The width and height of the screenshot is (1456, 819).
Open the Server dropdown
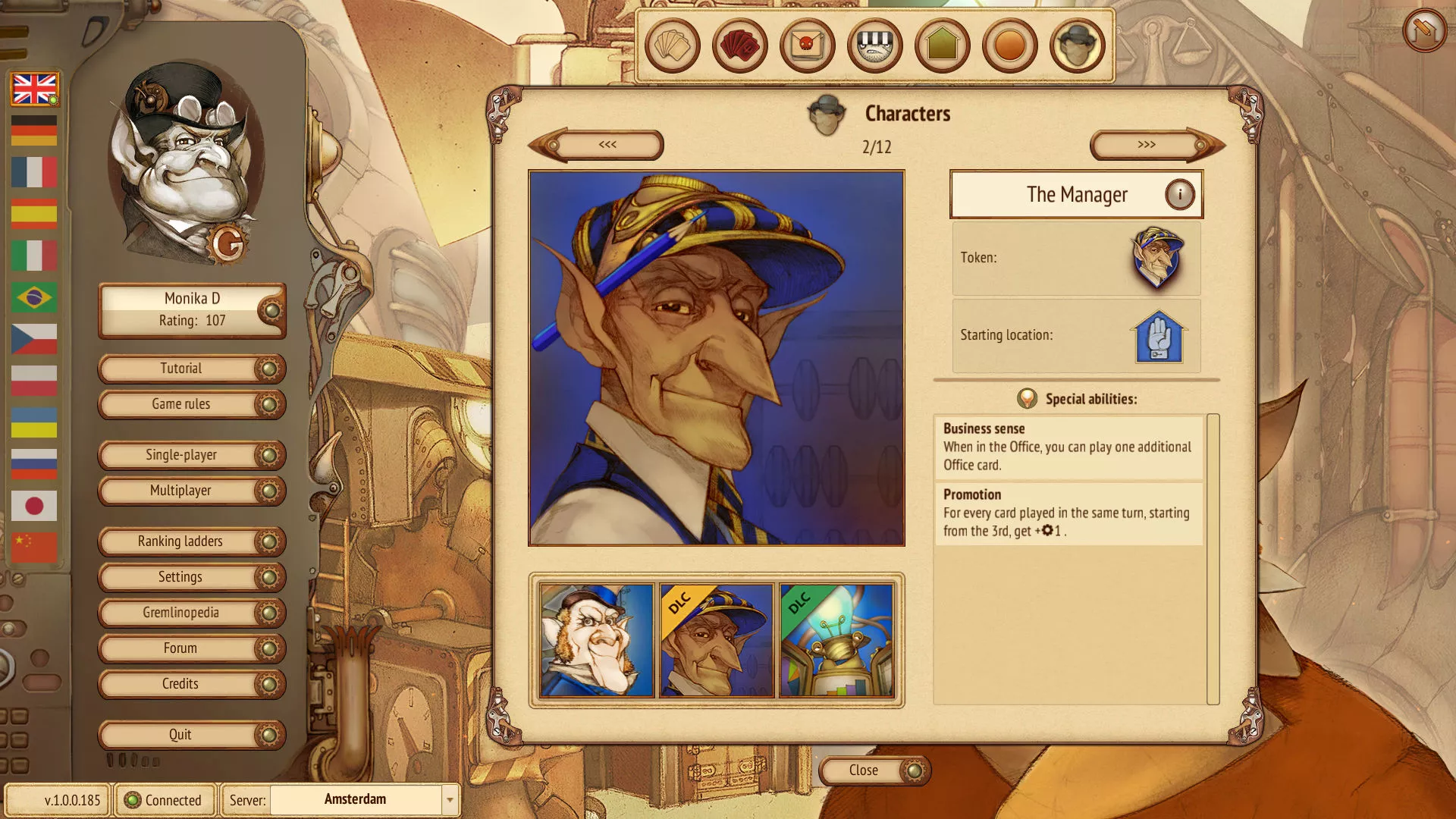(x=450, y=800)
